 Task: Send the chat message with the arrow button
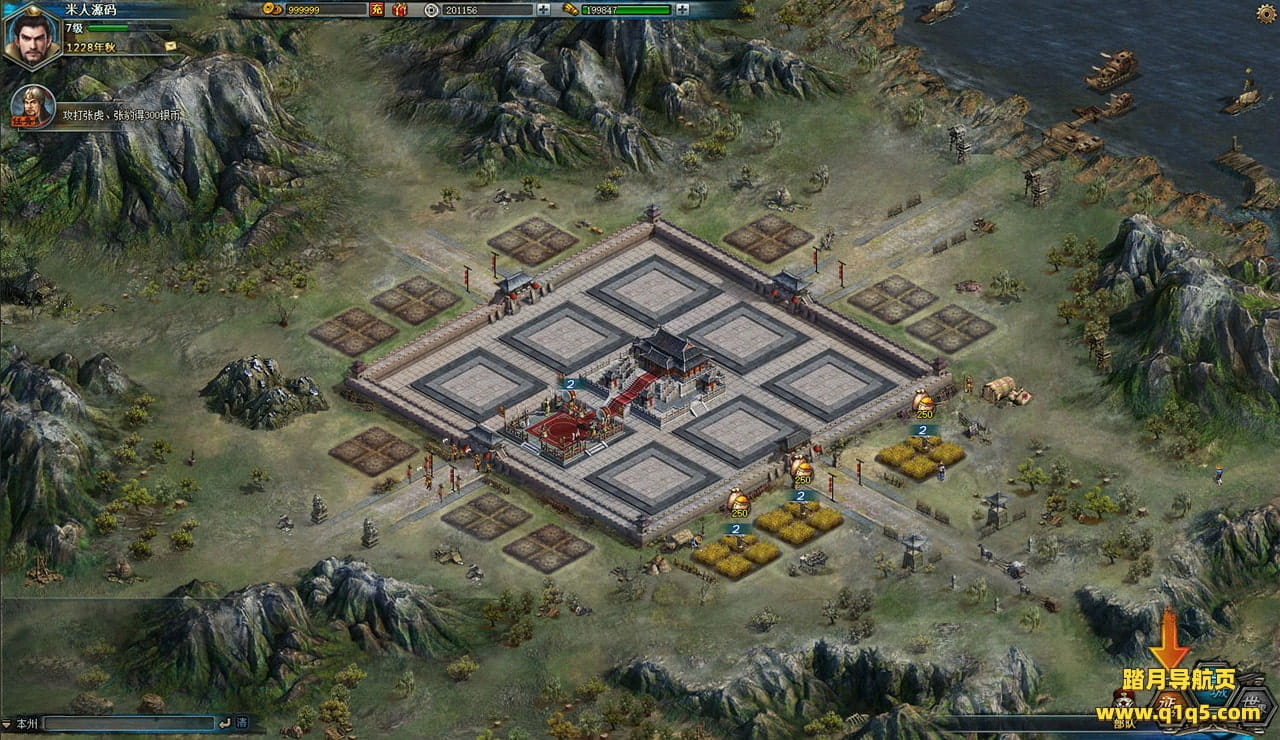click(x=224, y=721)
